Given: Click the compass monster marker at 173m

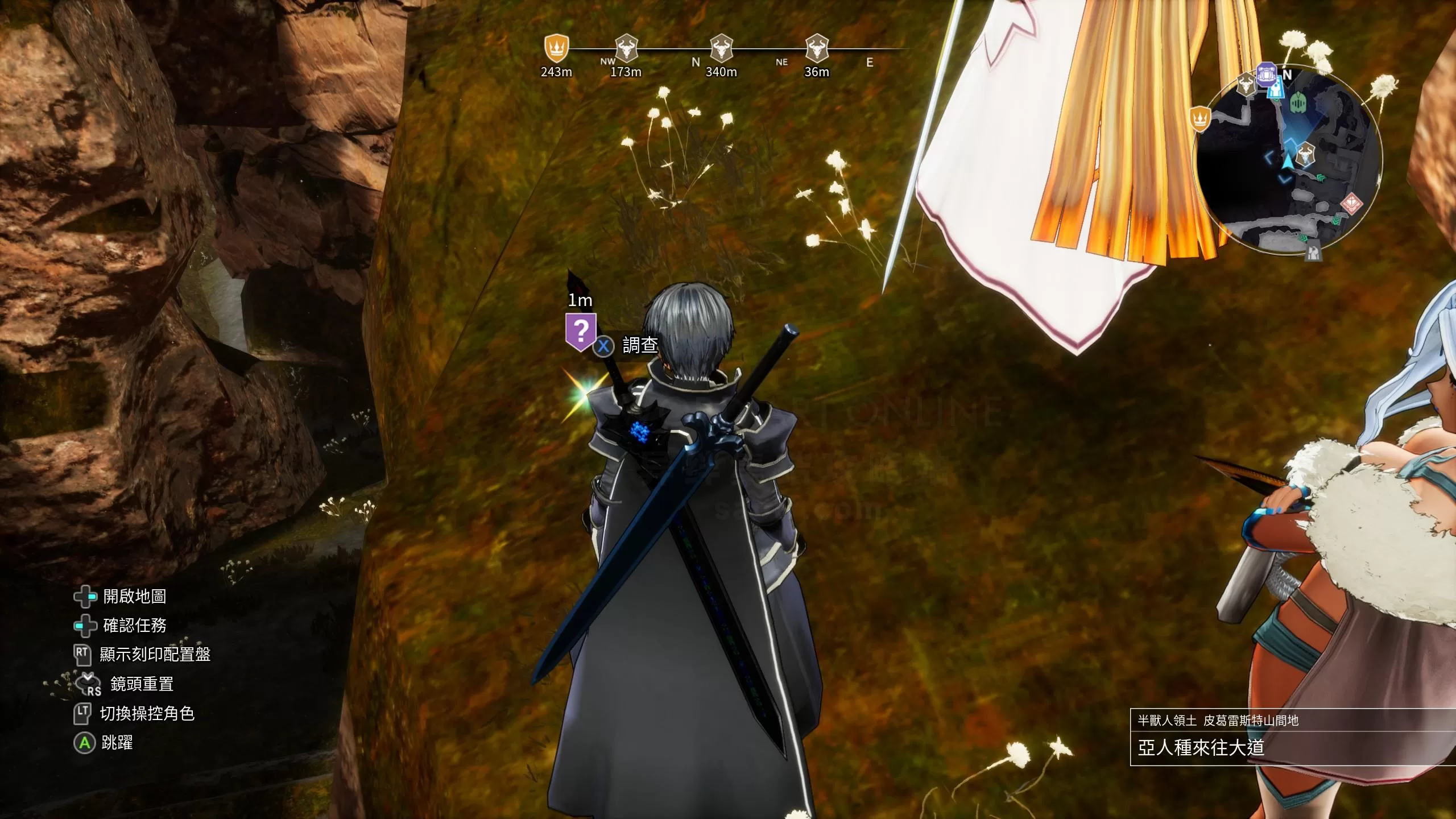Looking at the screenshot, I should point(626,48).
